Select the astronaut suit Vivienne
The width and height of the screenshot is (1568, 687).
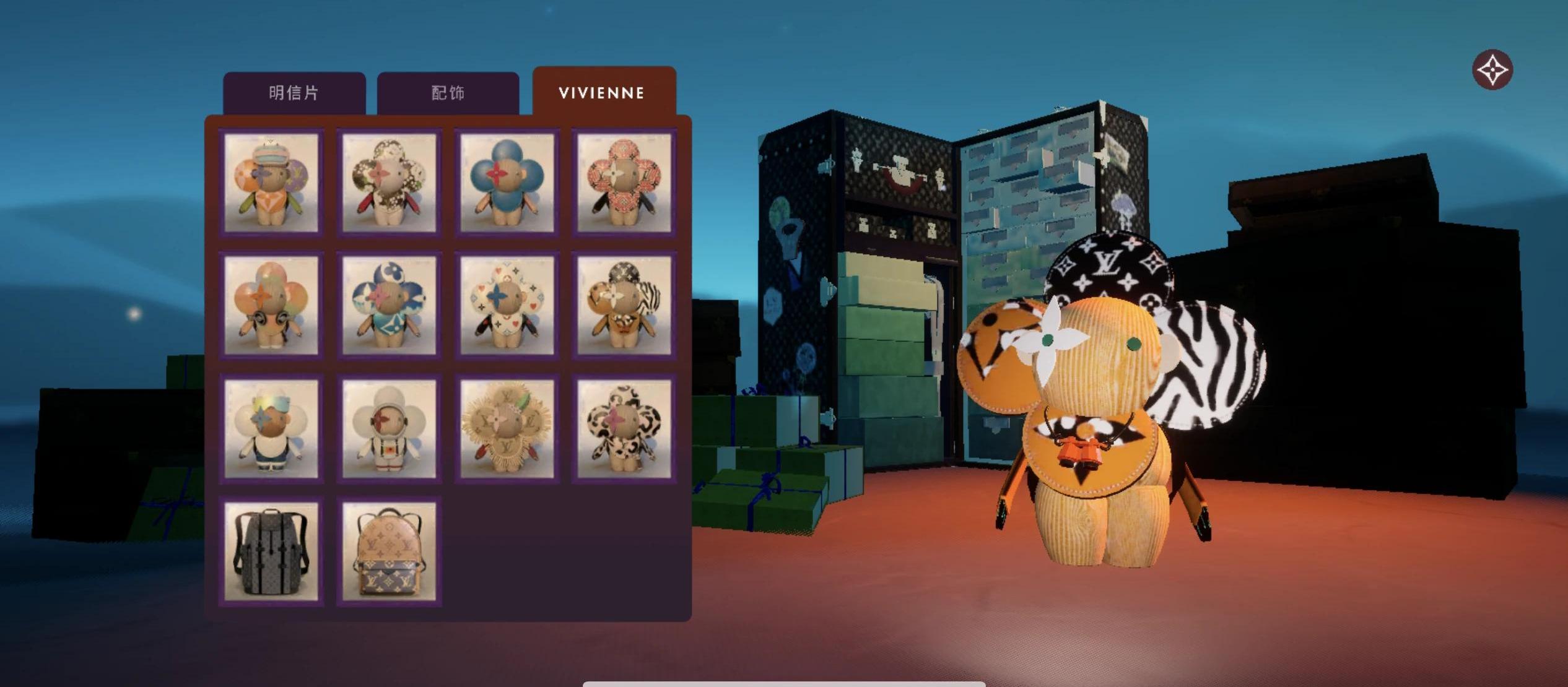389,428
